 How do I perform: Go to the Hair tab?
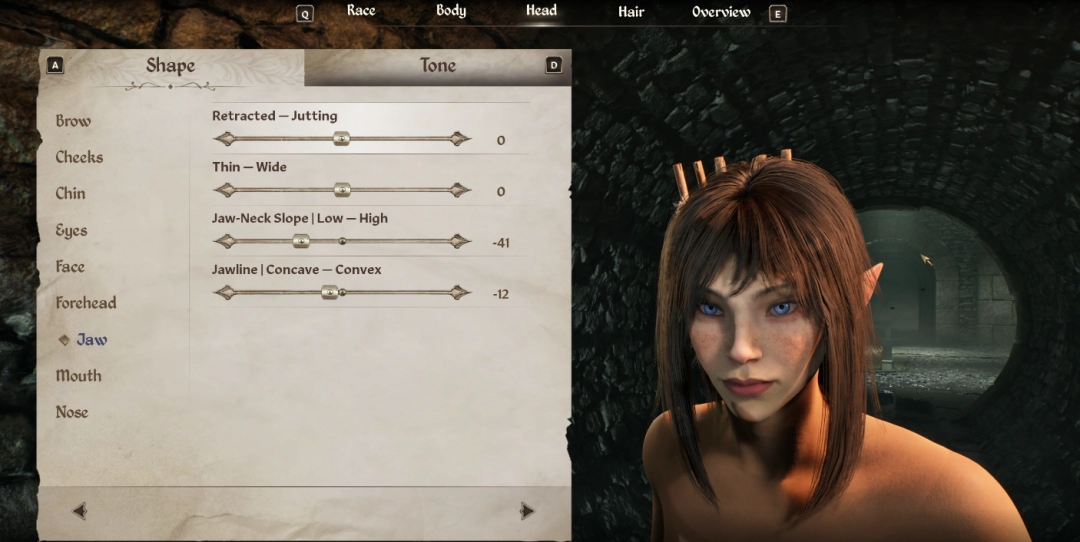(631, 12)
